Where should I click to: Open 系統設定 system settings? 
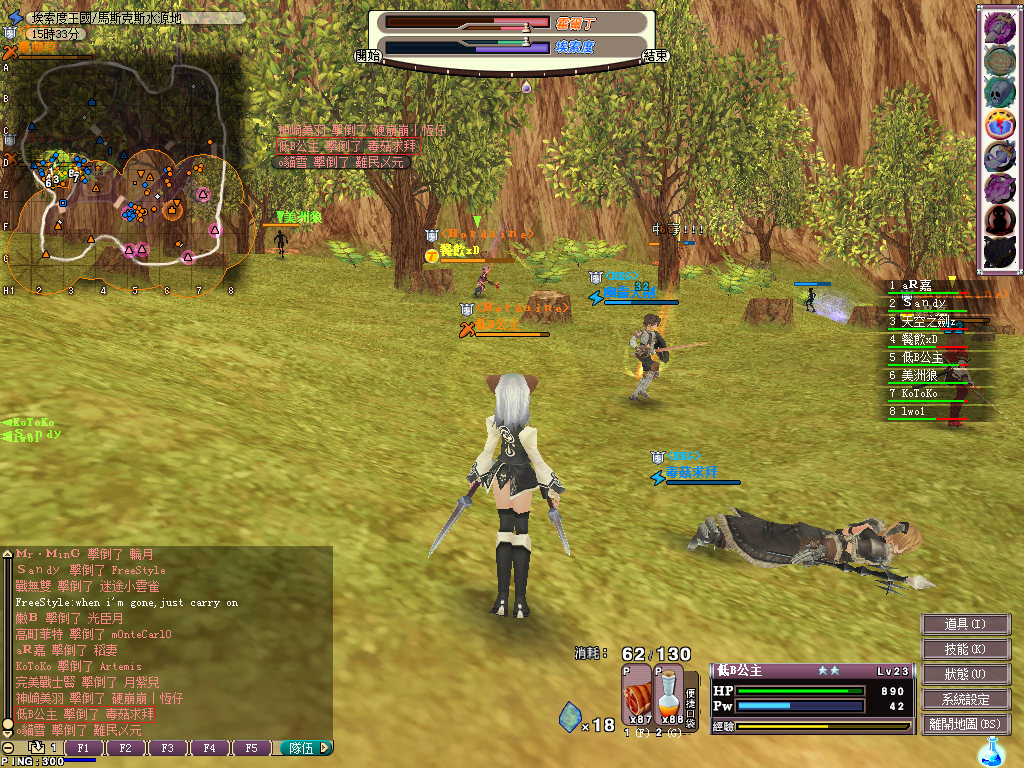965,699
